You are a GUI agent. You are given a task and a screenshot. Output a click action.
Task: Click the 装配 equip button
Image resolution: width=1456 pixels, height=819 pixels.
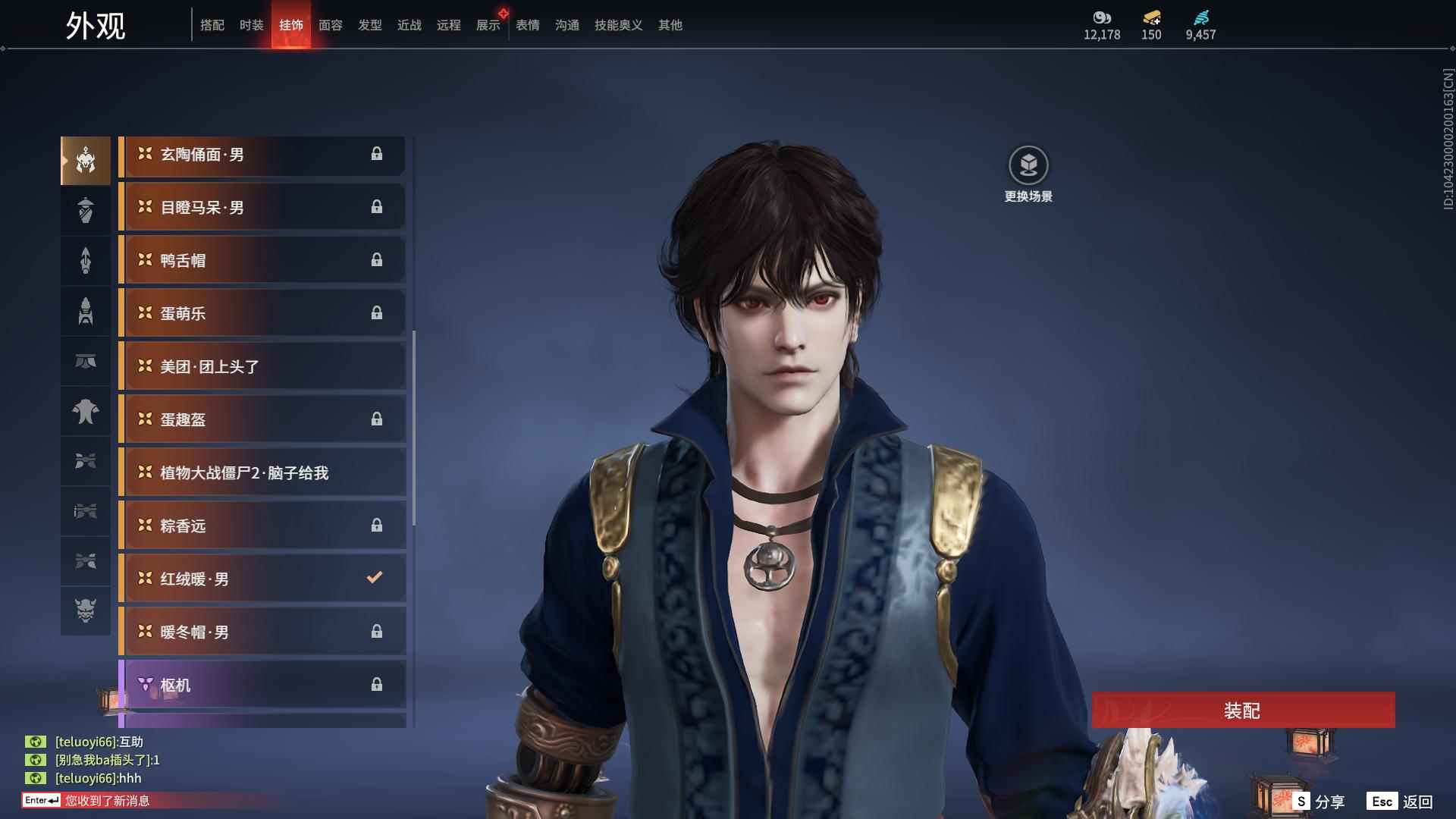[x=1242, y=711]
